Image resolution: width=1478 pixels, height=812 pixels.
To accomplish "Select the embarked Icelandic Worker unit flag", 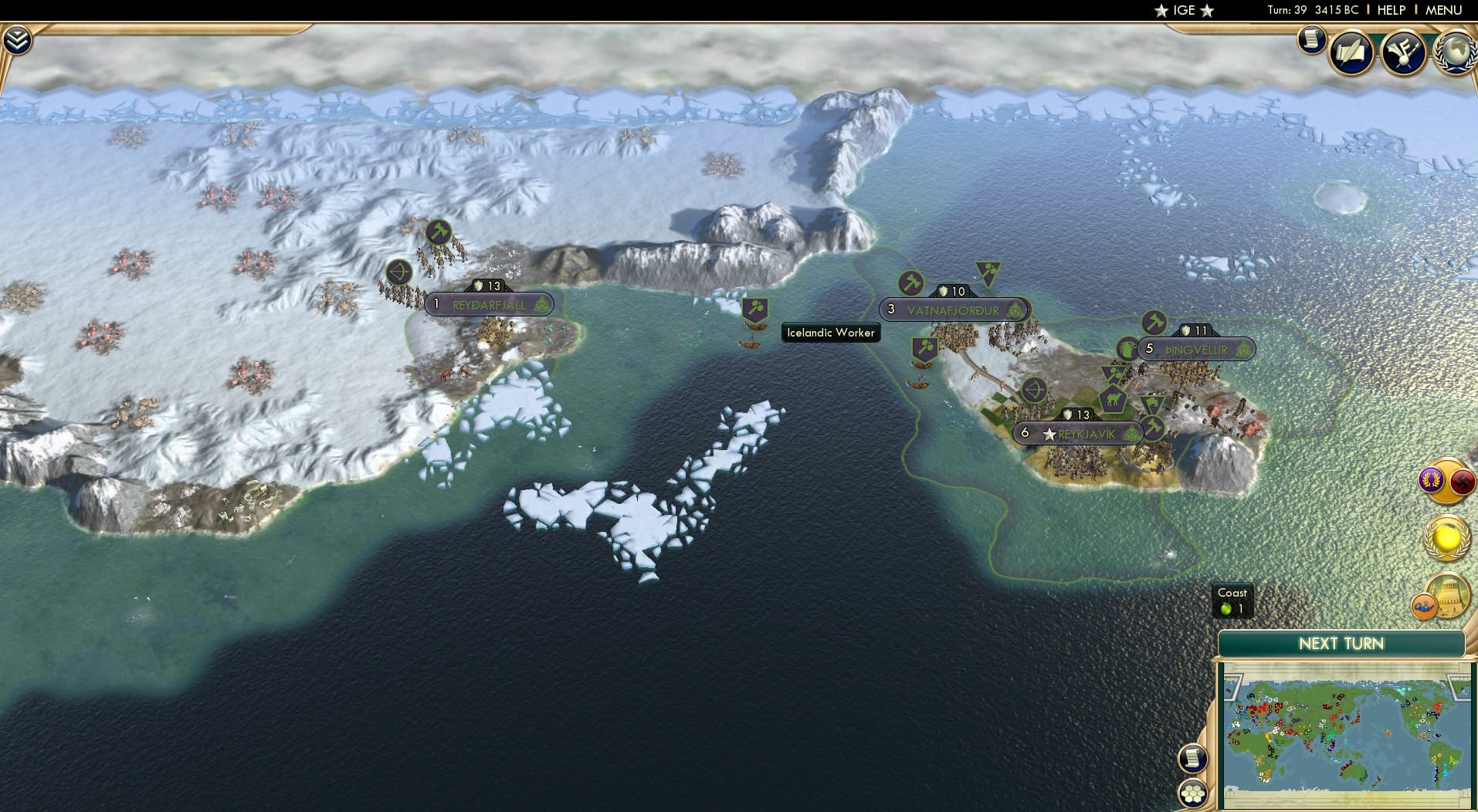I will point(754,308).
